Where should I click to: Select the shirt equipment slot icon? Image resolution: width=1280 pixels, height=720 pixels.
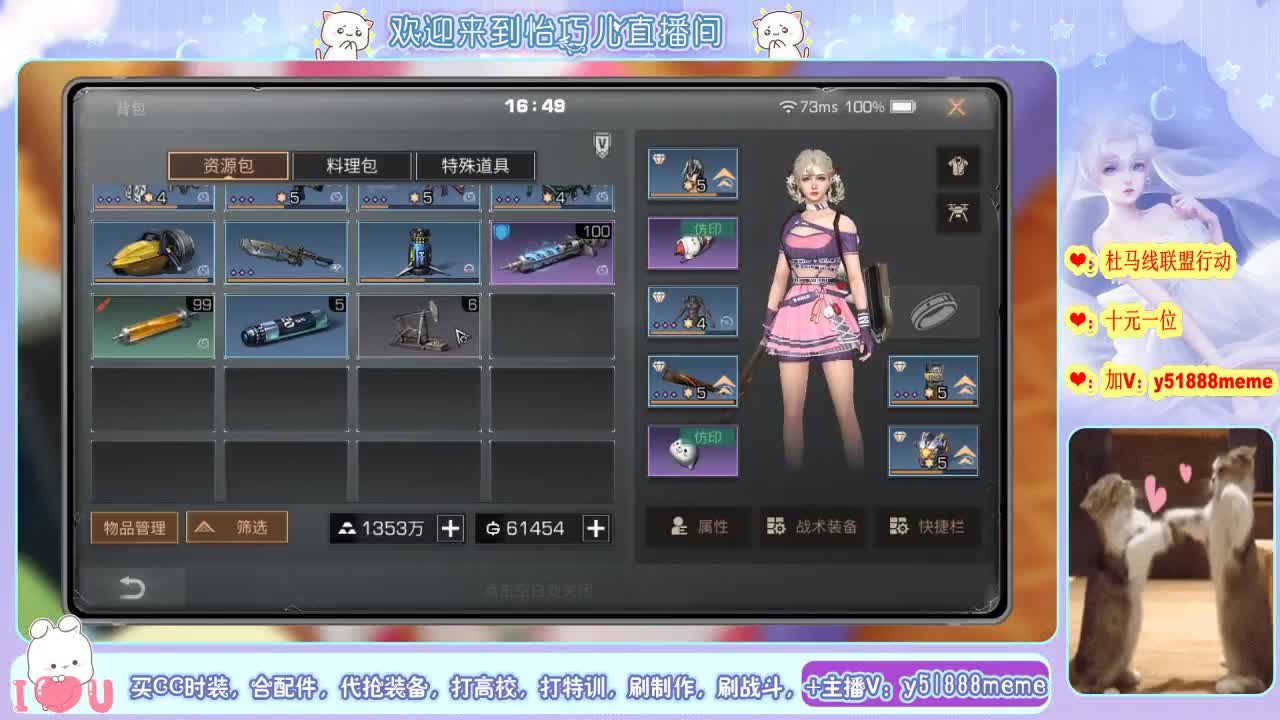pos(957,165)
